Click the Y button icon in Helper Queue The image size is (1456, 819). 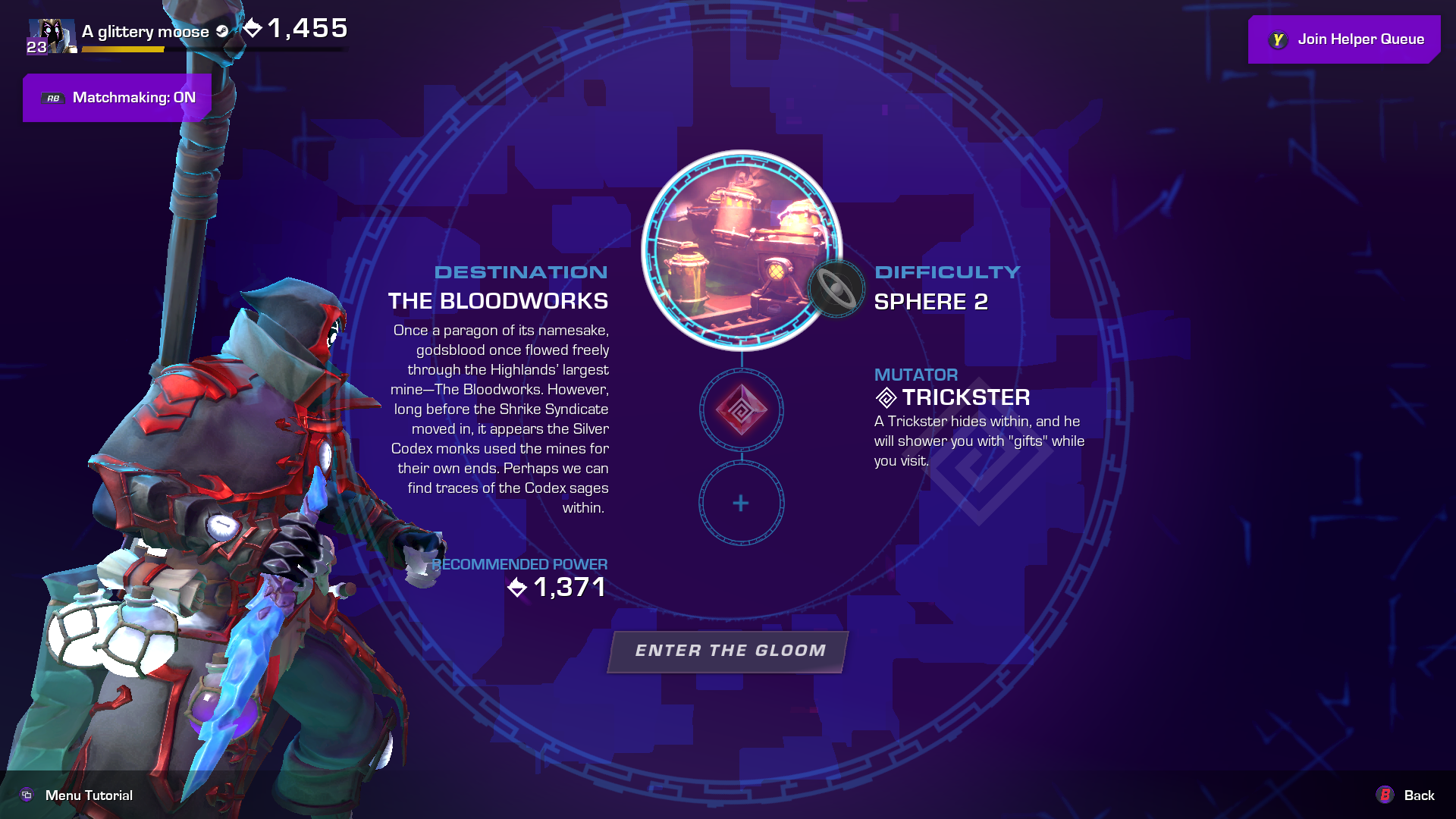click(1279, 39)
